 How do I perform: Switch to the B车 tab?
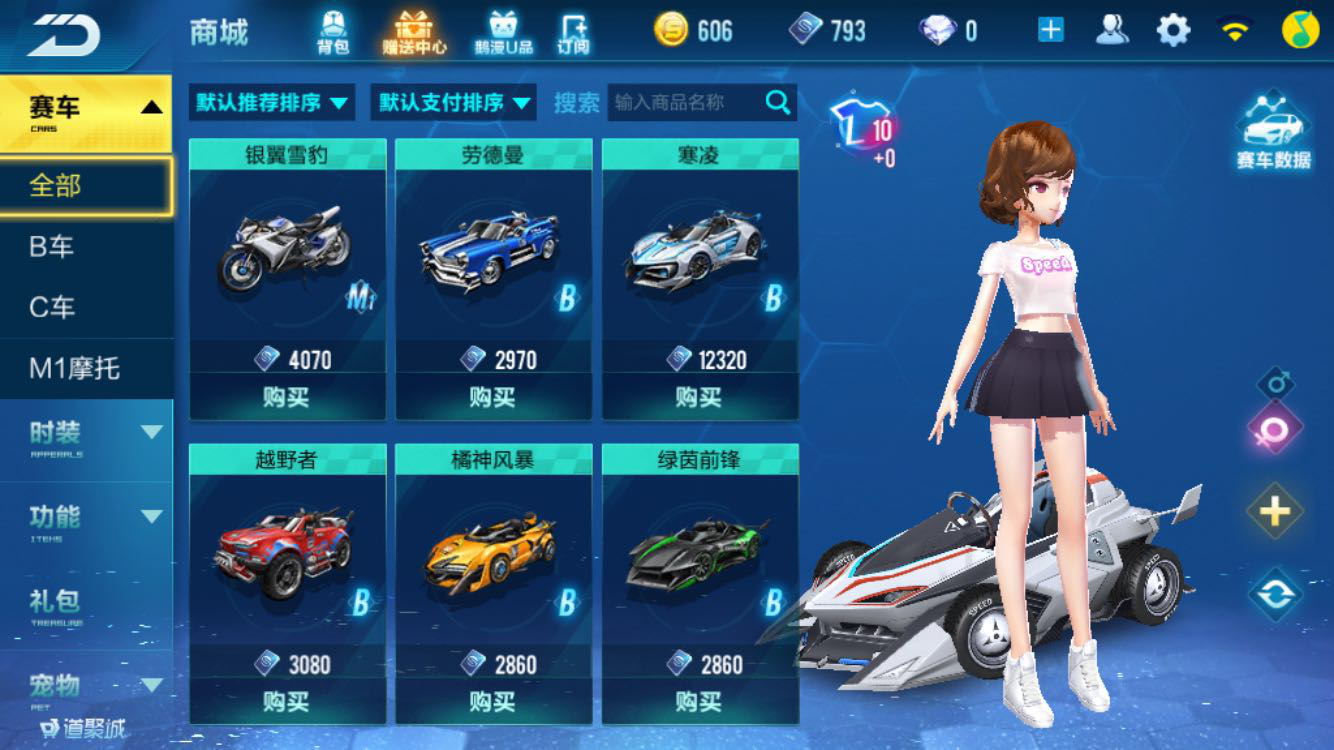tap(87, 245)
